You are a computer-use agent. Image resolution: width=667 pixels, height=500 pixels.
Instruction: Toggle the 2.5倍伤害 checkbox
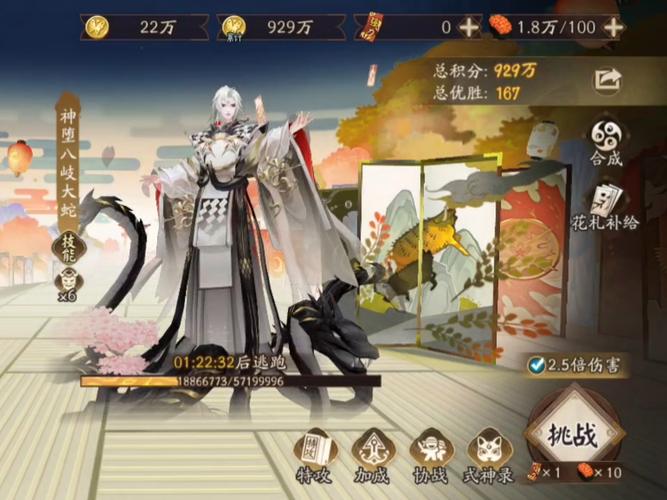pyautogui.click(x=539, y=365)
